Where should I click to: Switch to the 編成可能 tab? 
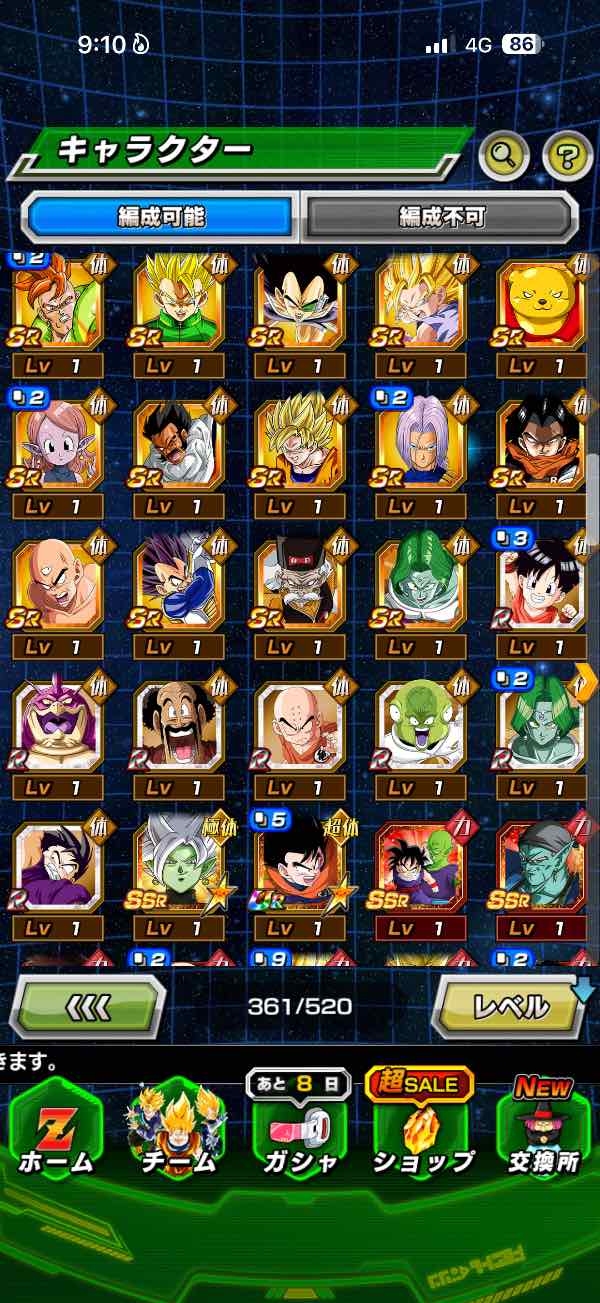[x=161, y=217]
